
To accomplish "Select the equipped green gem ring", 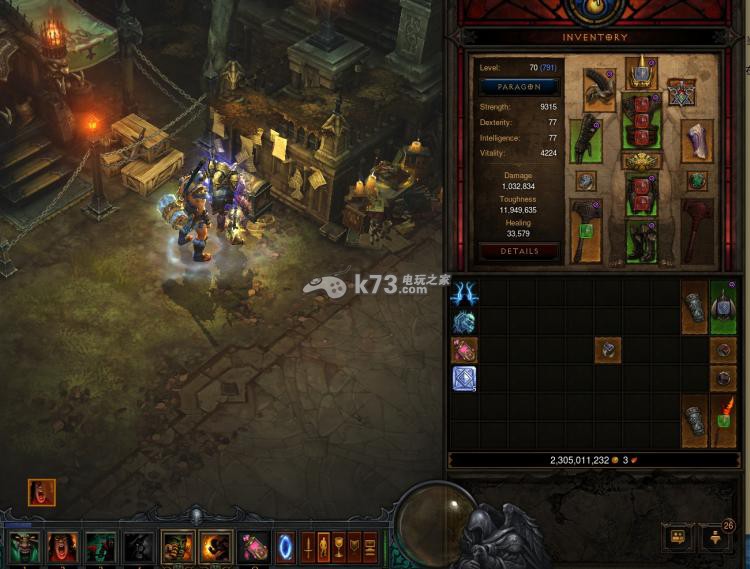I will coord(696,181).
